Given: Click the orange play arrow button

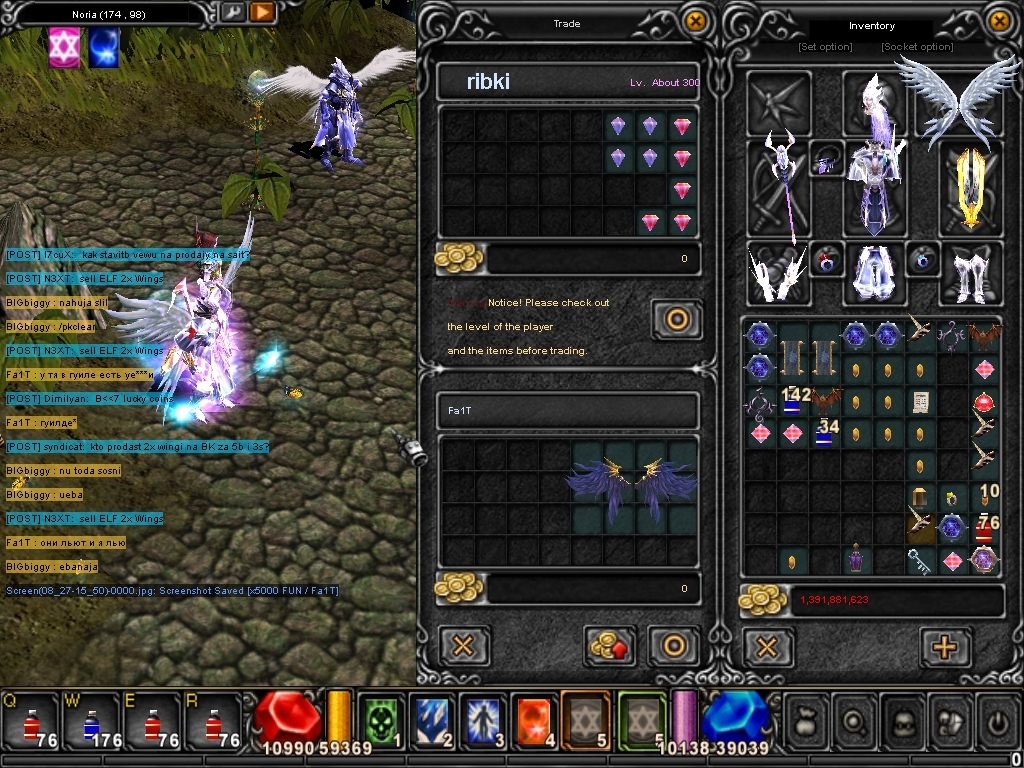Looking at the screenshot, I should 262,12.
